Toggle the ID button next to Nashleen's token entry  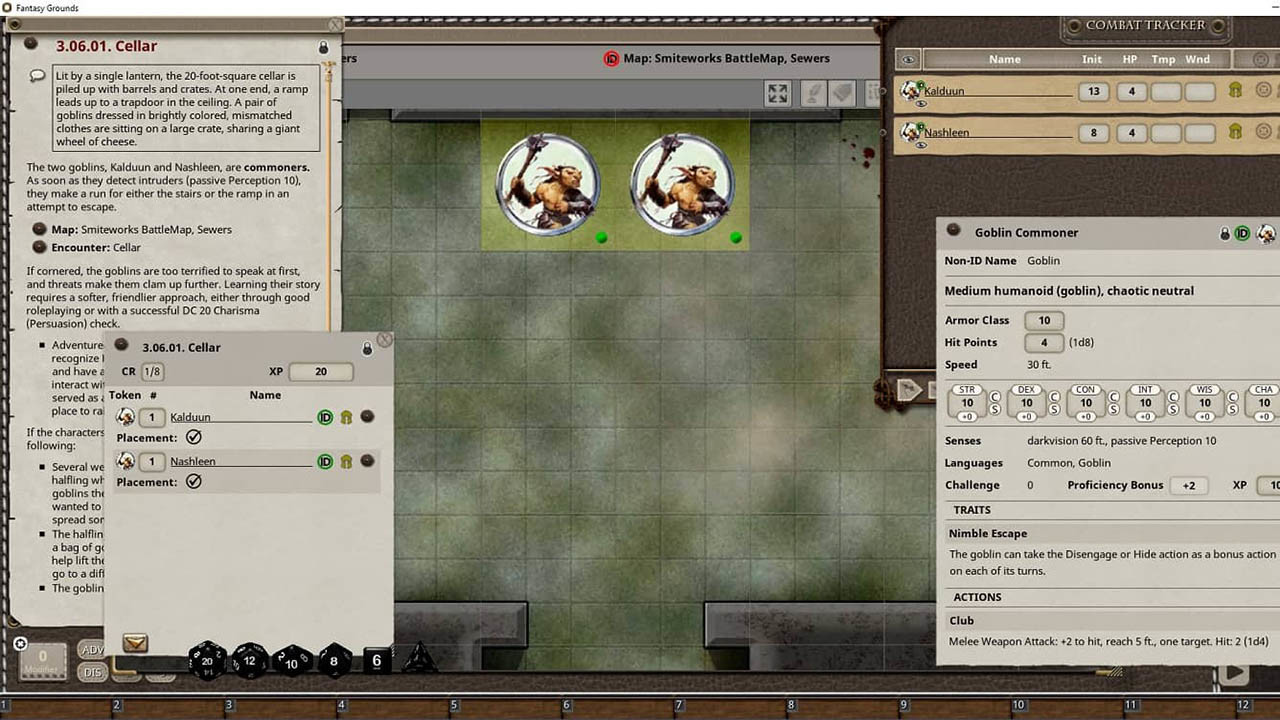pyautogui.click(x=324, y=461)
